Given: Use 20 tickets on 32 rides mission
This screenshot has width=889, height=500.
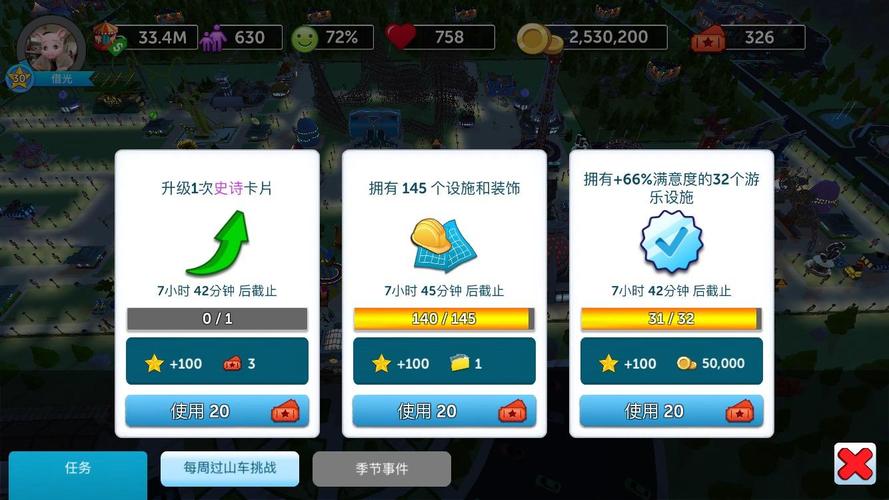Looking at the screenshot, I should point(671,411).
